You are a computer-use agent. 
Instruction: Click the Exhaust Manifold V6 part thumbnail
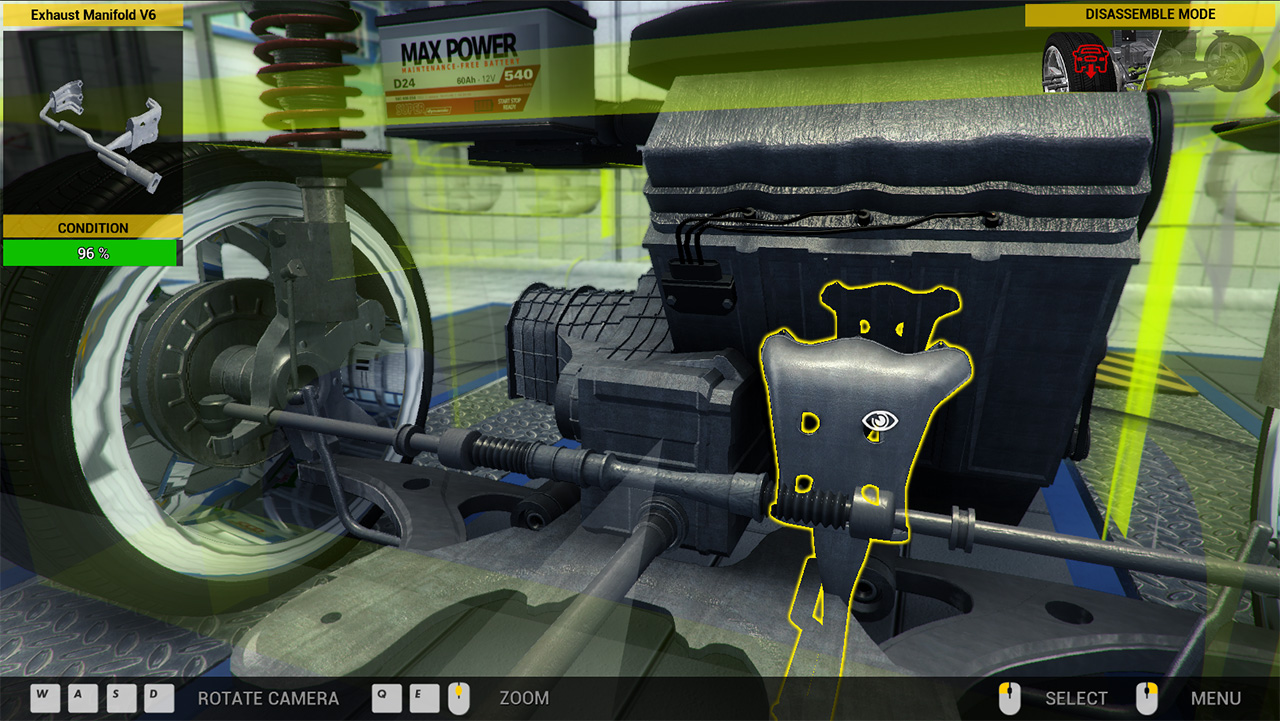91,120
